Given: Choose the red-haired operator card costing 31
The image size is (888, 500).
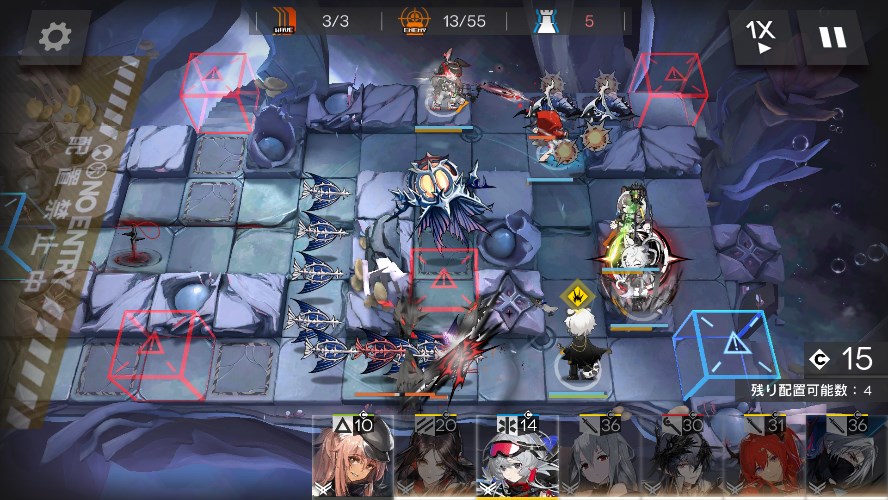Looking at the screenshot, I should pos(767,460).
